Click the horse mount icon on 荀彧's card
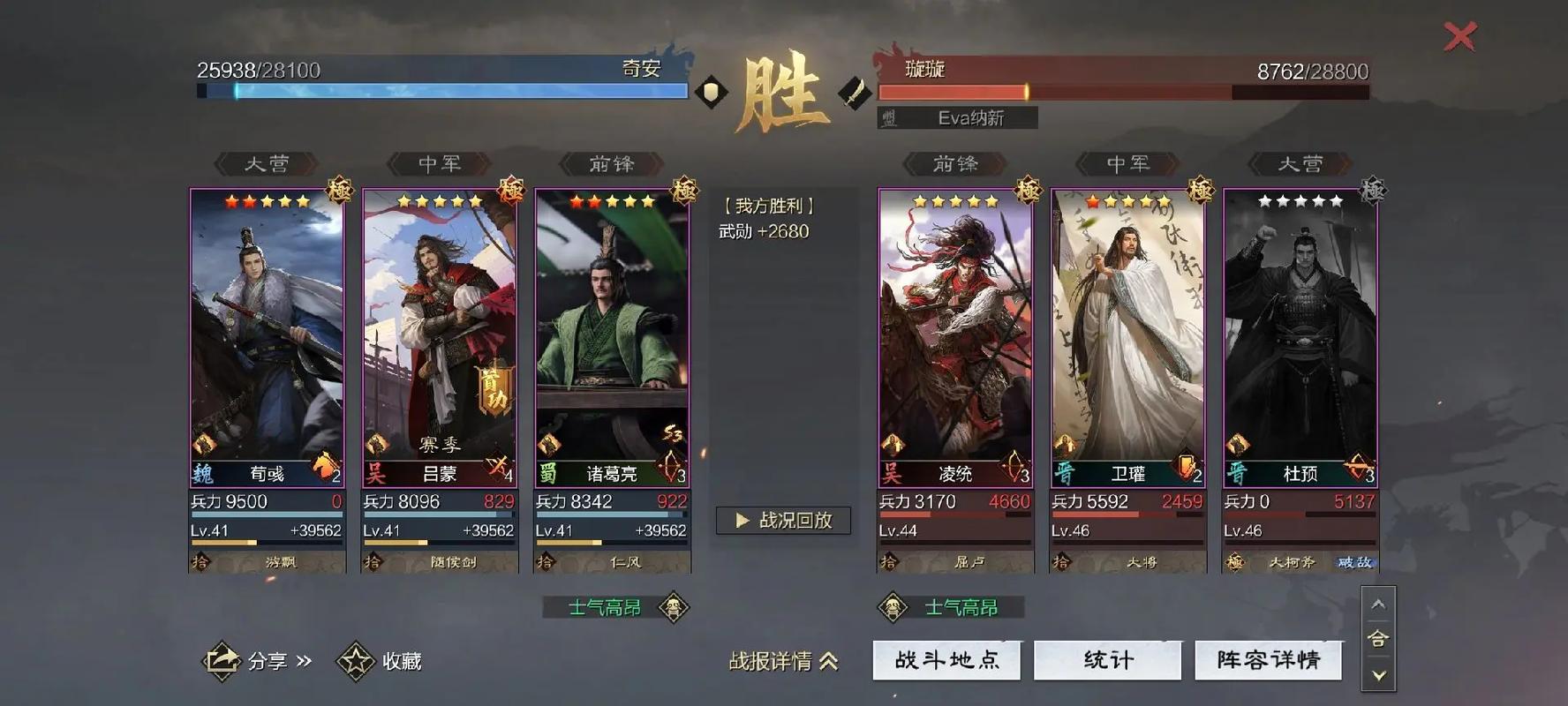This screenshot has height=706, width=1568. click(x=321, y=466)
